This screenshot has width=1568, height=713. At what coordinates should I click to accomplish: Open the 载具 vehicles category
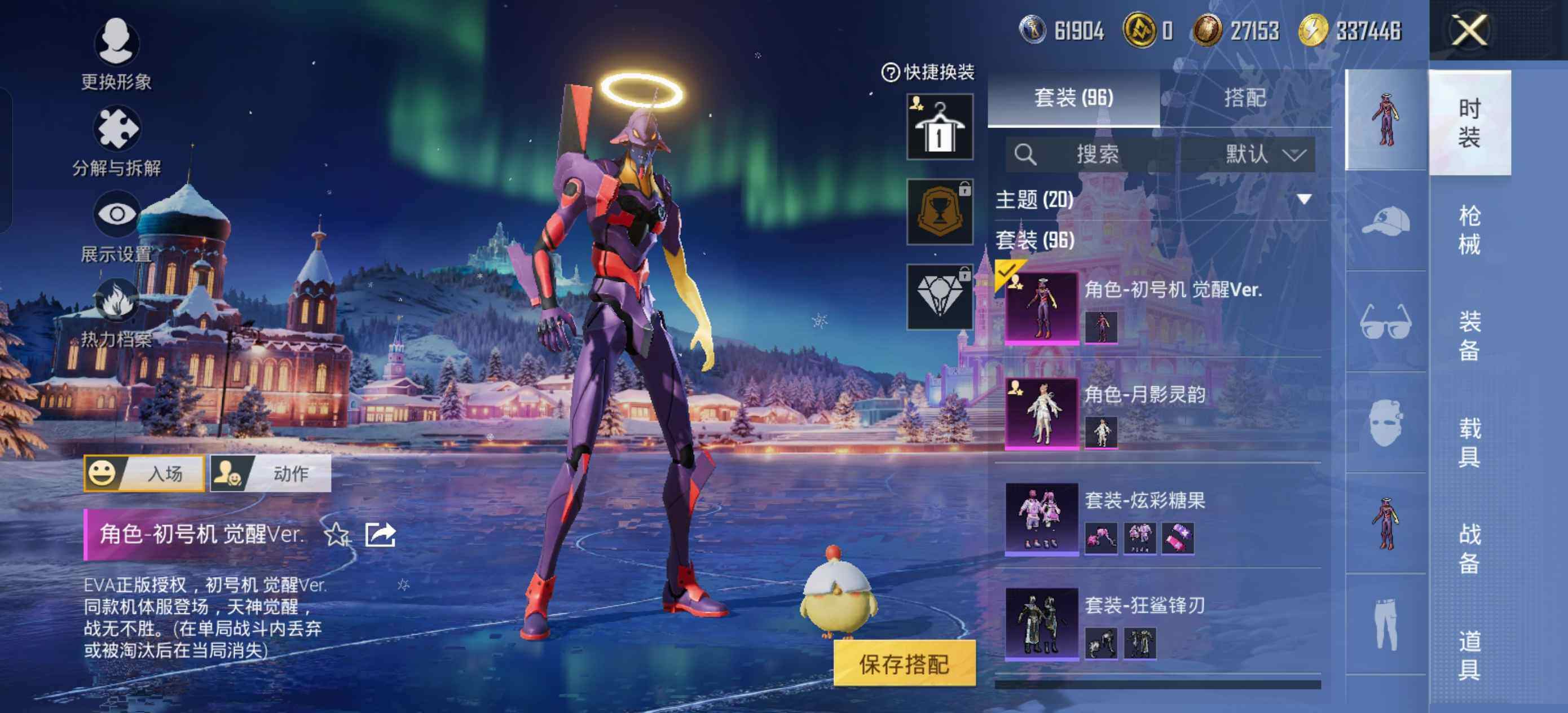tap(1469, 442)
